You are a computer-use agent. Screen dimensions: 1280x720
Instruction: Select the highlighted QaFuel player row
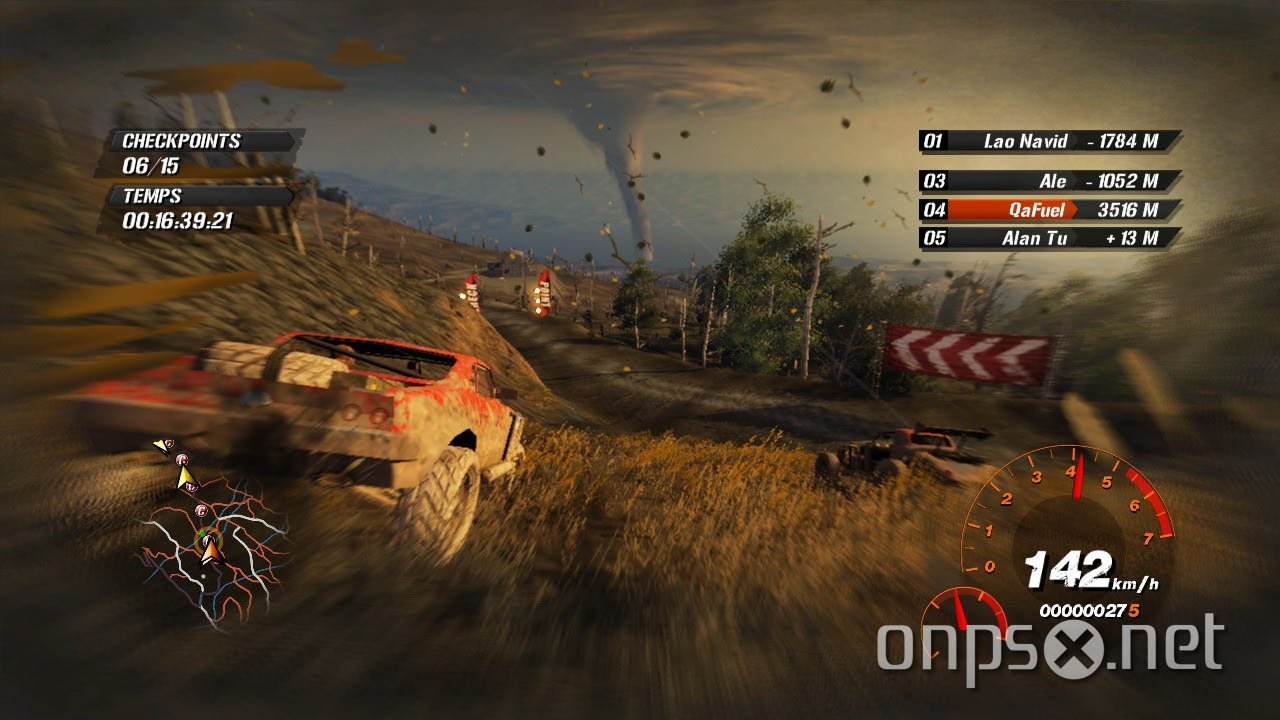1050,210
